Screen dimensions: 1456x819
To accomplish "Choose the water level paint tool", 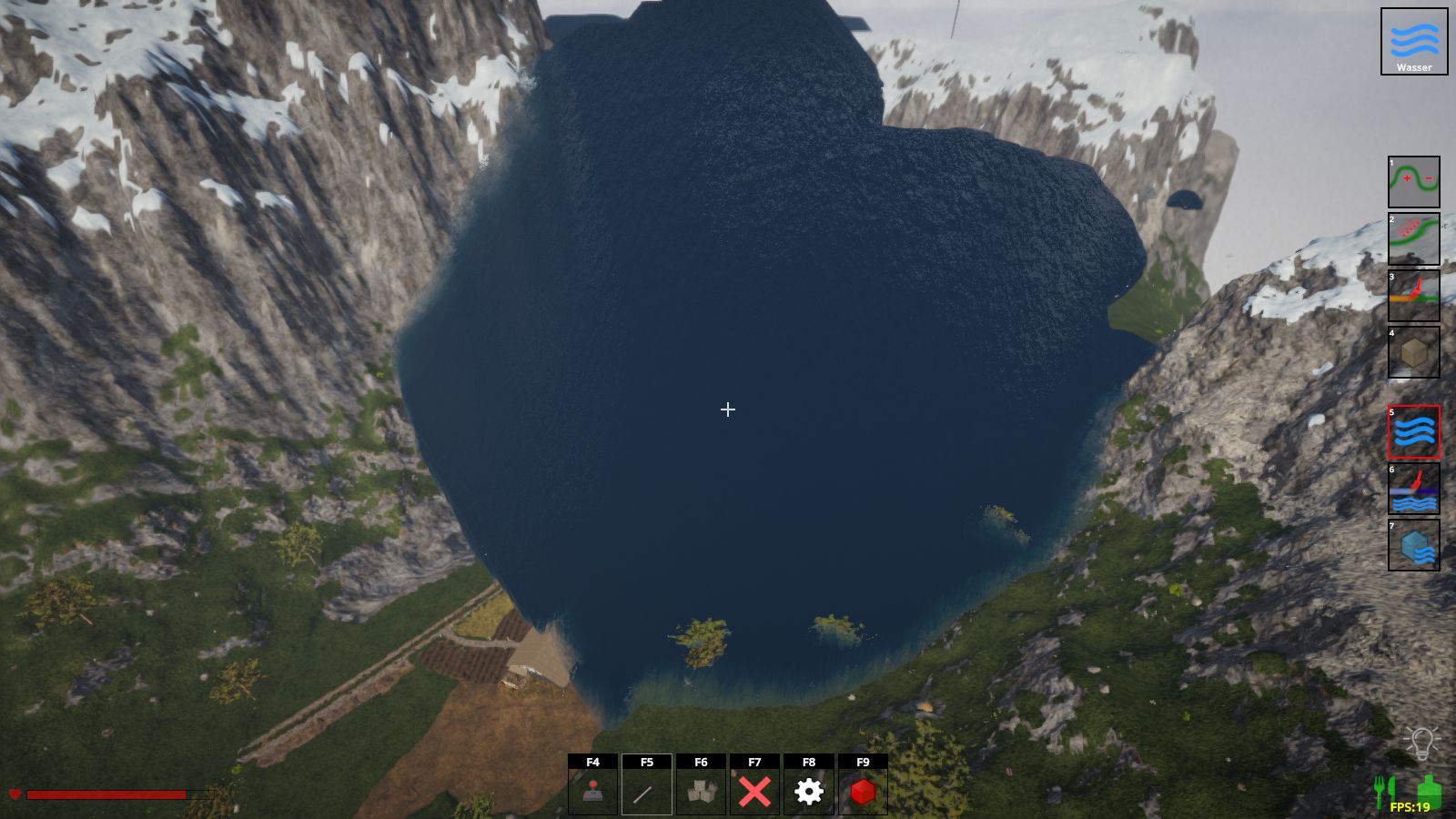I will coord(1413,489).
